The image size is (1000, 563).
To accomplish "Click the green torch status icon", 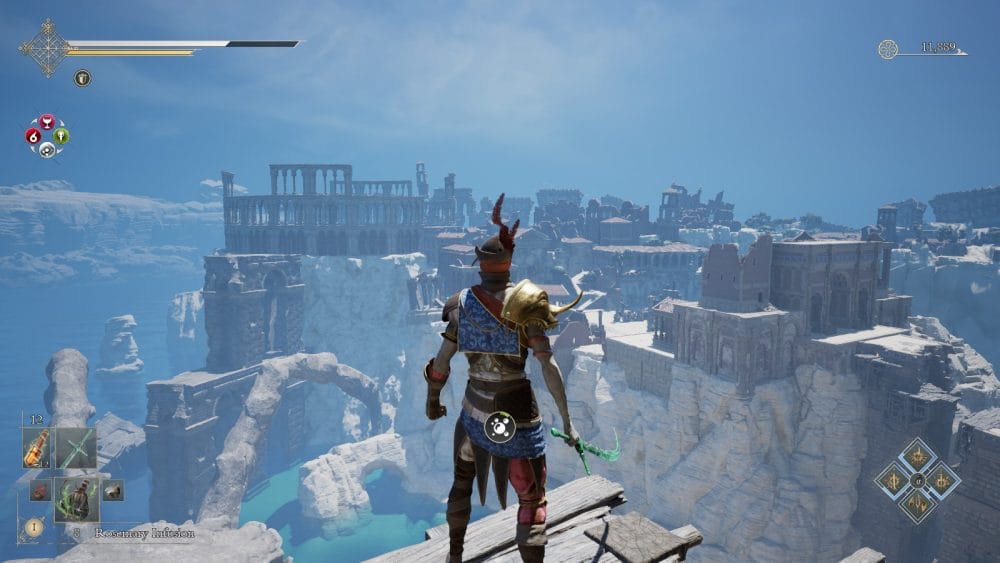I will [61, 136].
